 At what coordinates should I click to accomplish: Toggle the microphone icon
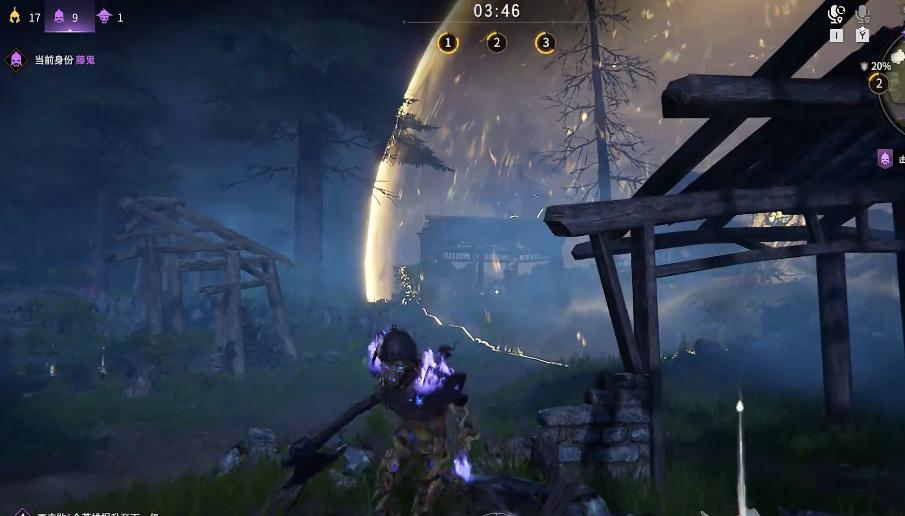(x=862, y=14)
